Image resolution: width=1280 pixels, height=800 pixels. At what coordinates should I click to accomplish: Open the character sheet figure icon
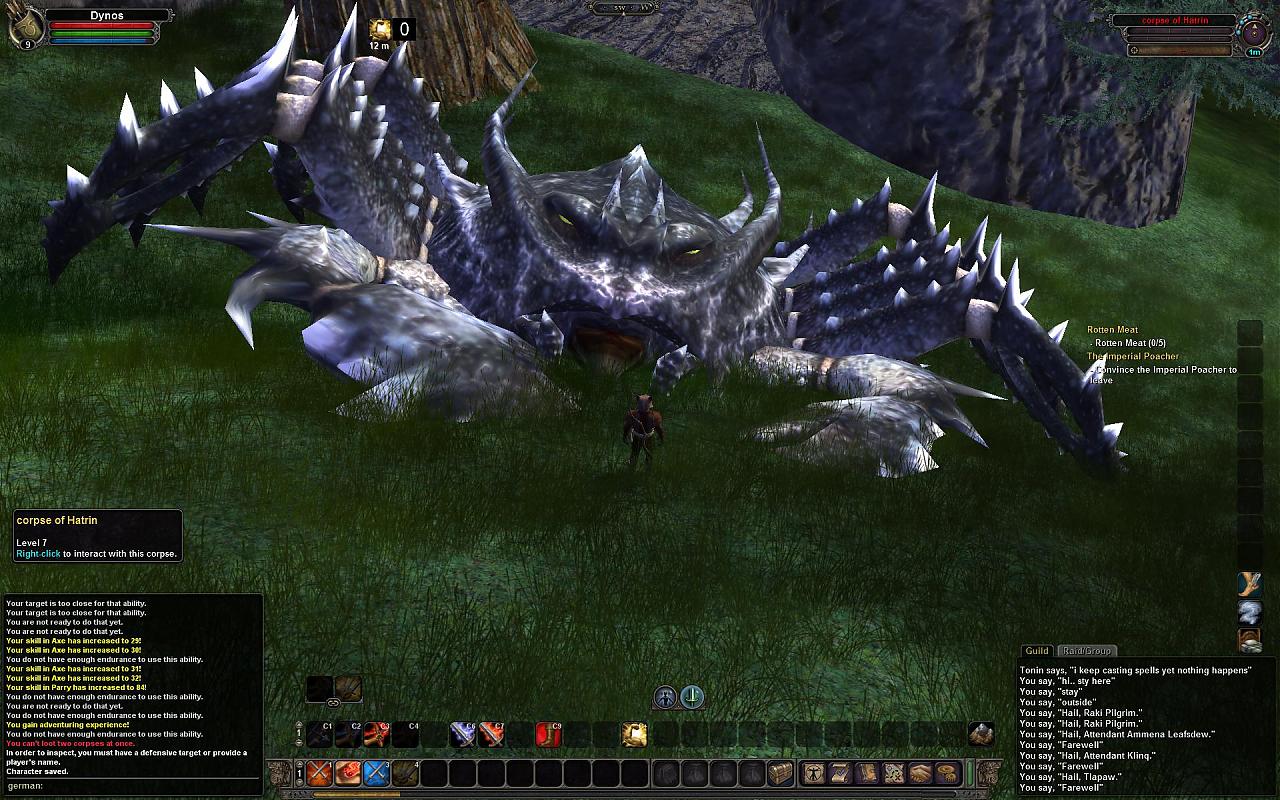[815, 773]
